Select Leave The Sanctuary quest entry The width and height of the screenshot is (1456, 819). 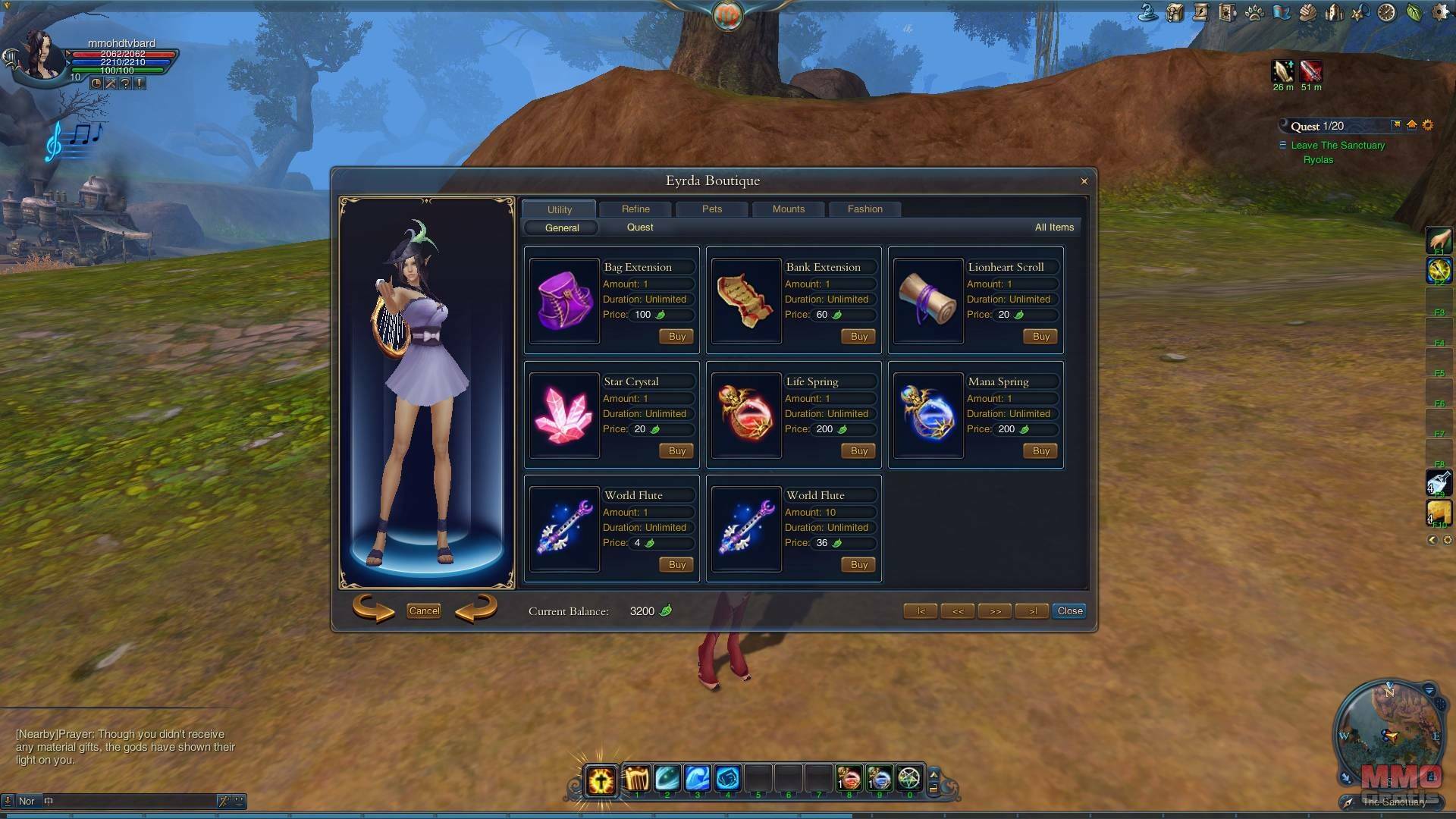1338,145
